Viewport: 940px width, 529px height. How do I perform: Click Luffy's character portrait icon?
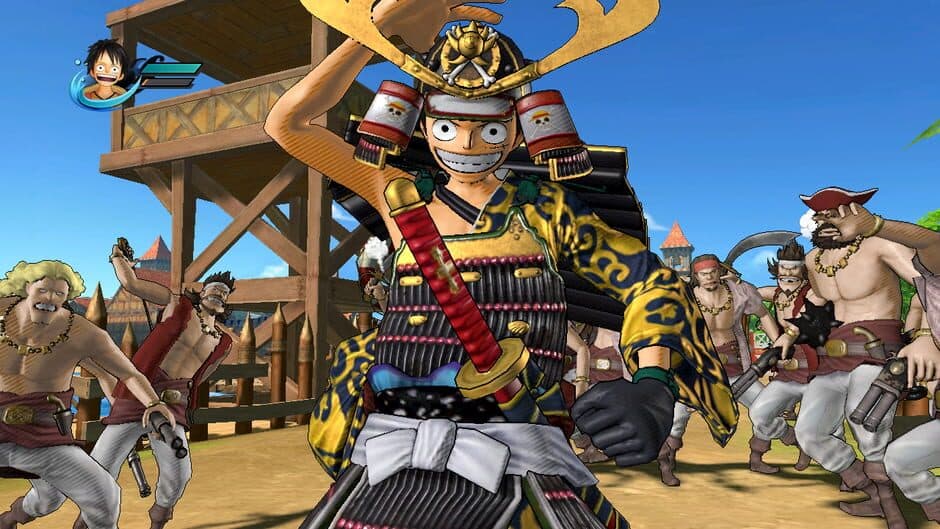pos(105,71)
